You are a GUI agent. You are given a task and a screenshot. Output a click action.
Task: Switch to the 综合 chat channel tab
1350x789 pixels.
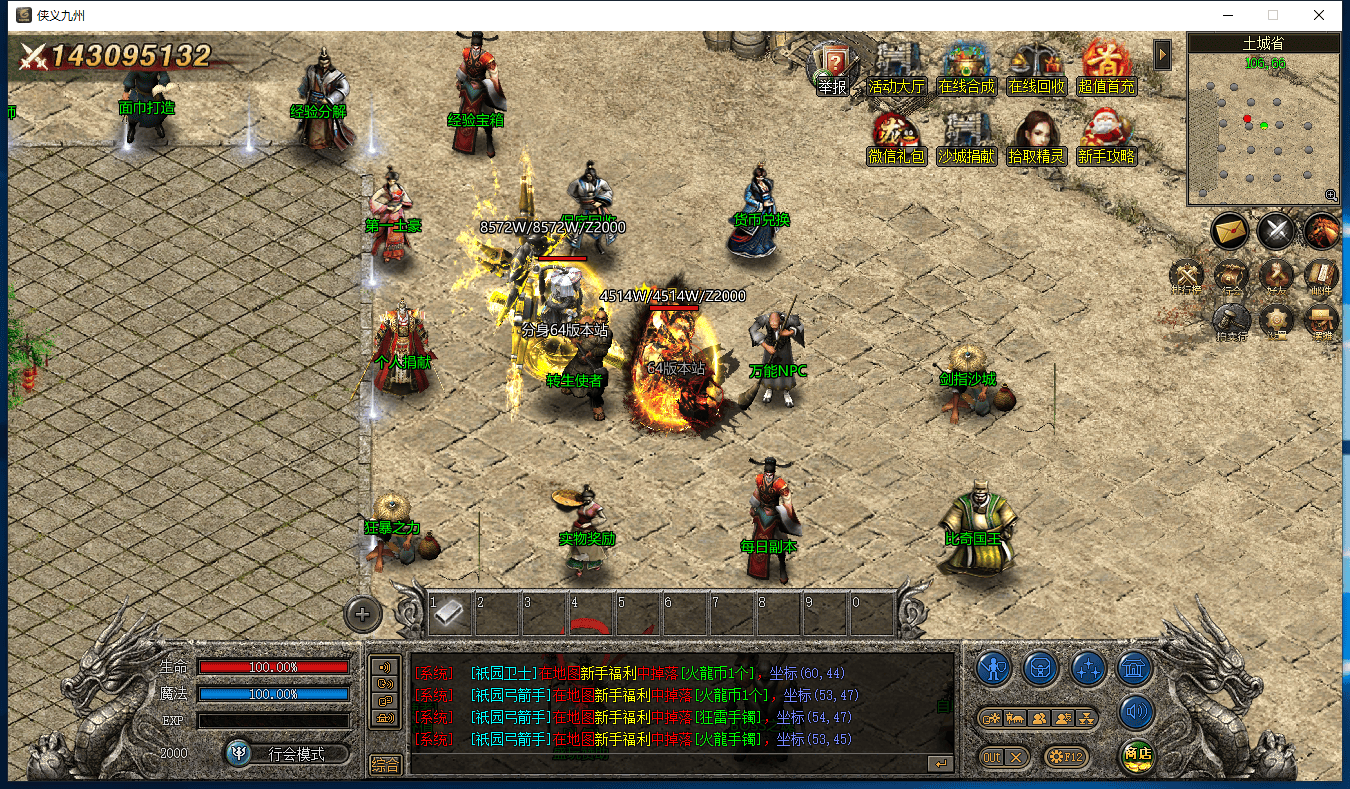(x=385, y=765)
